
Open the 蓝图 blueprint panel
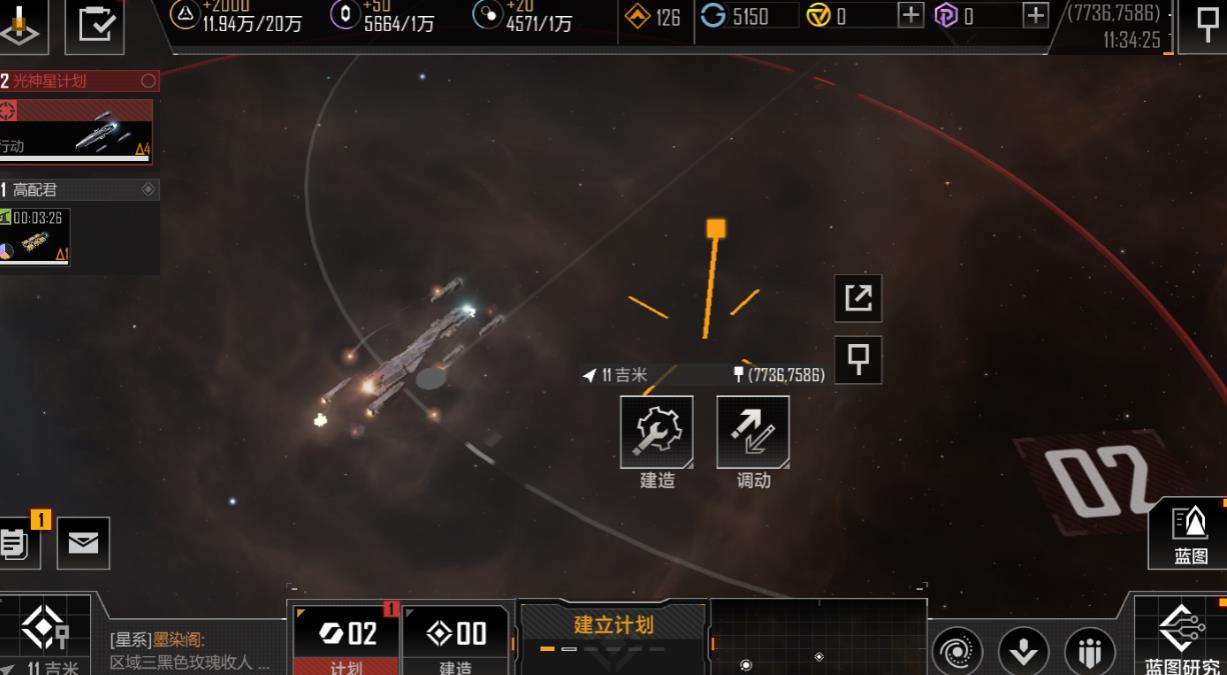click(x=1190, y=533)
